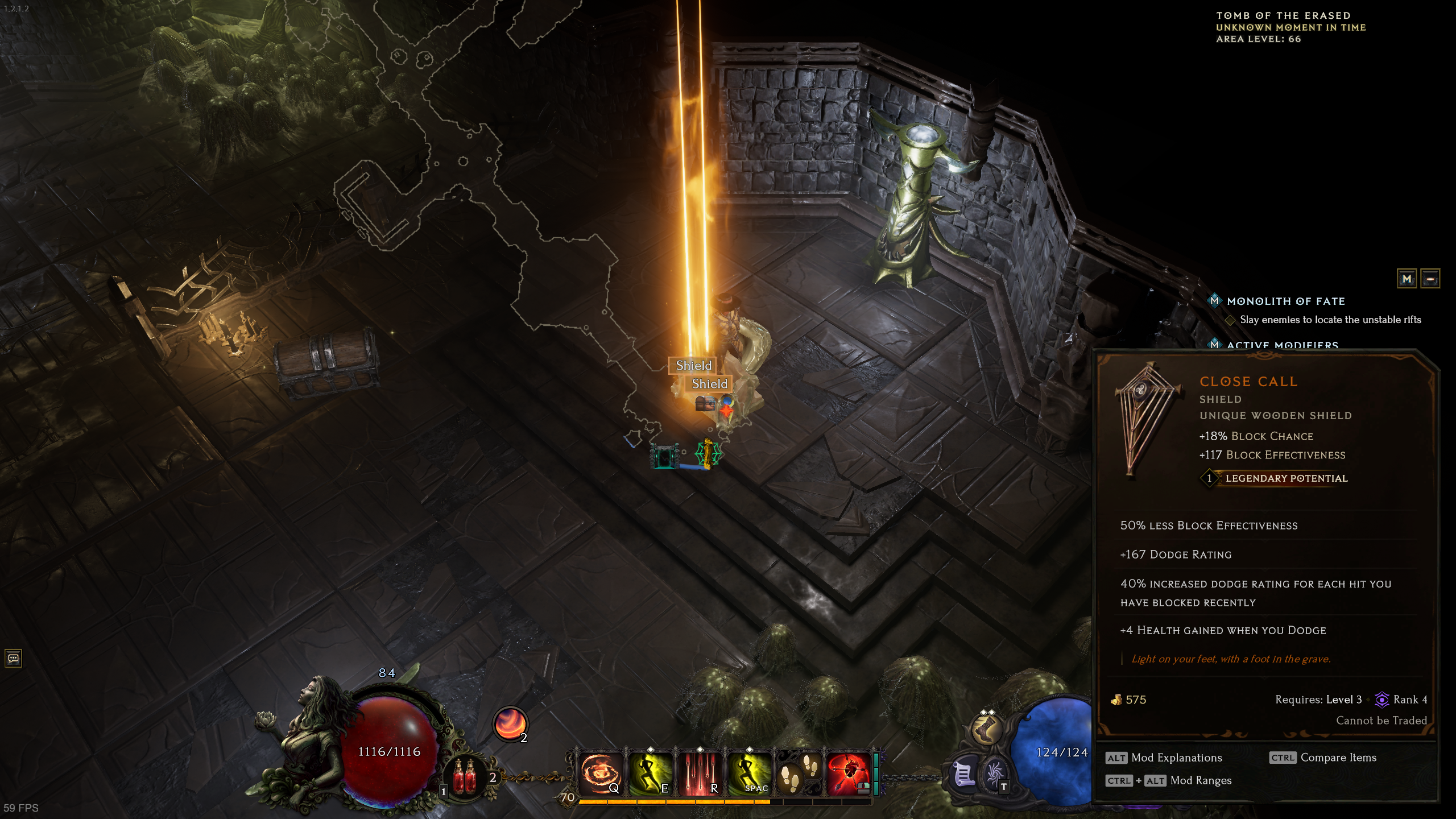Activate the fiery swirl skill on Q

click(x=601, y=773)
